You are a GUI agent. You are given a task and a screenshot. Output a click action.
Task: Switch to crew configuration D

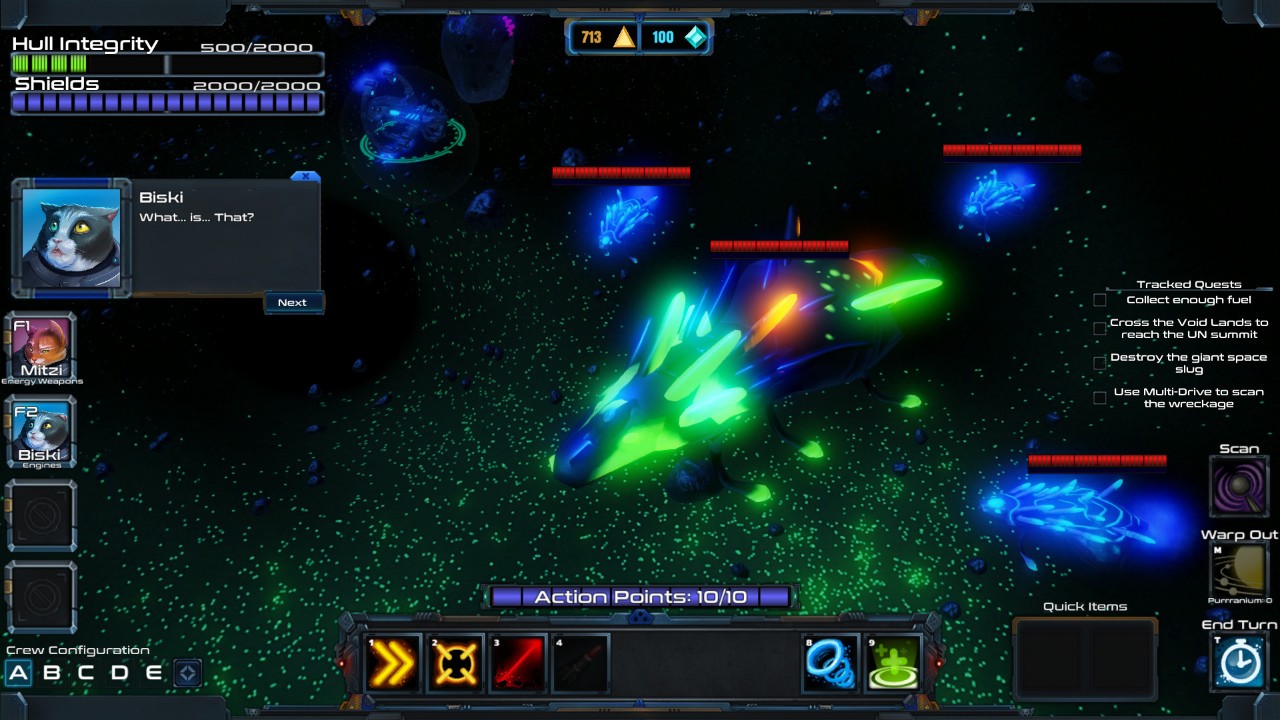pos(120,673)
